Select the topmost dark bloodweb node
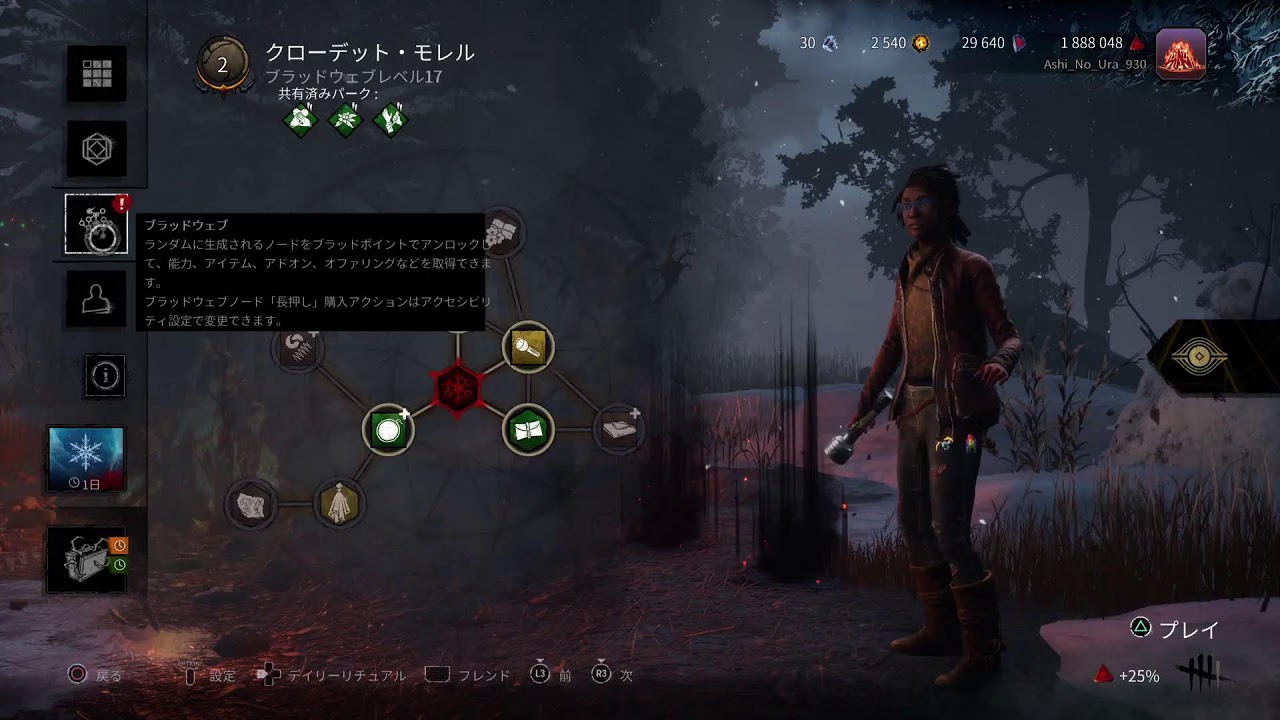Image resolution: width=1280 pixels, height=720 pixels. [503, 232]
